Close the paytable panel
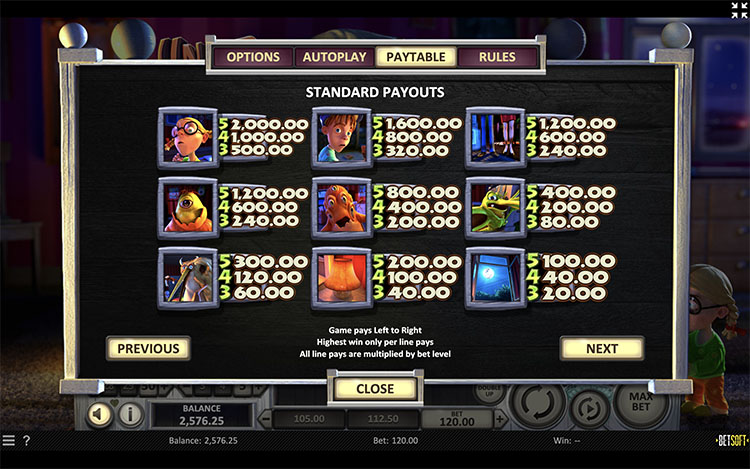The image size is (750, 469). click(375, 388)
